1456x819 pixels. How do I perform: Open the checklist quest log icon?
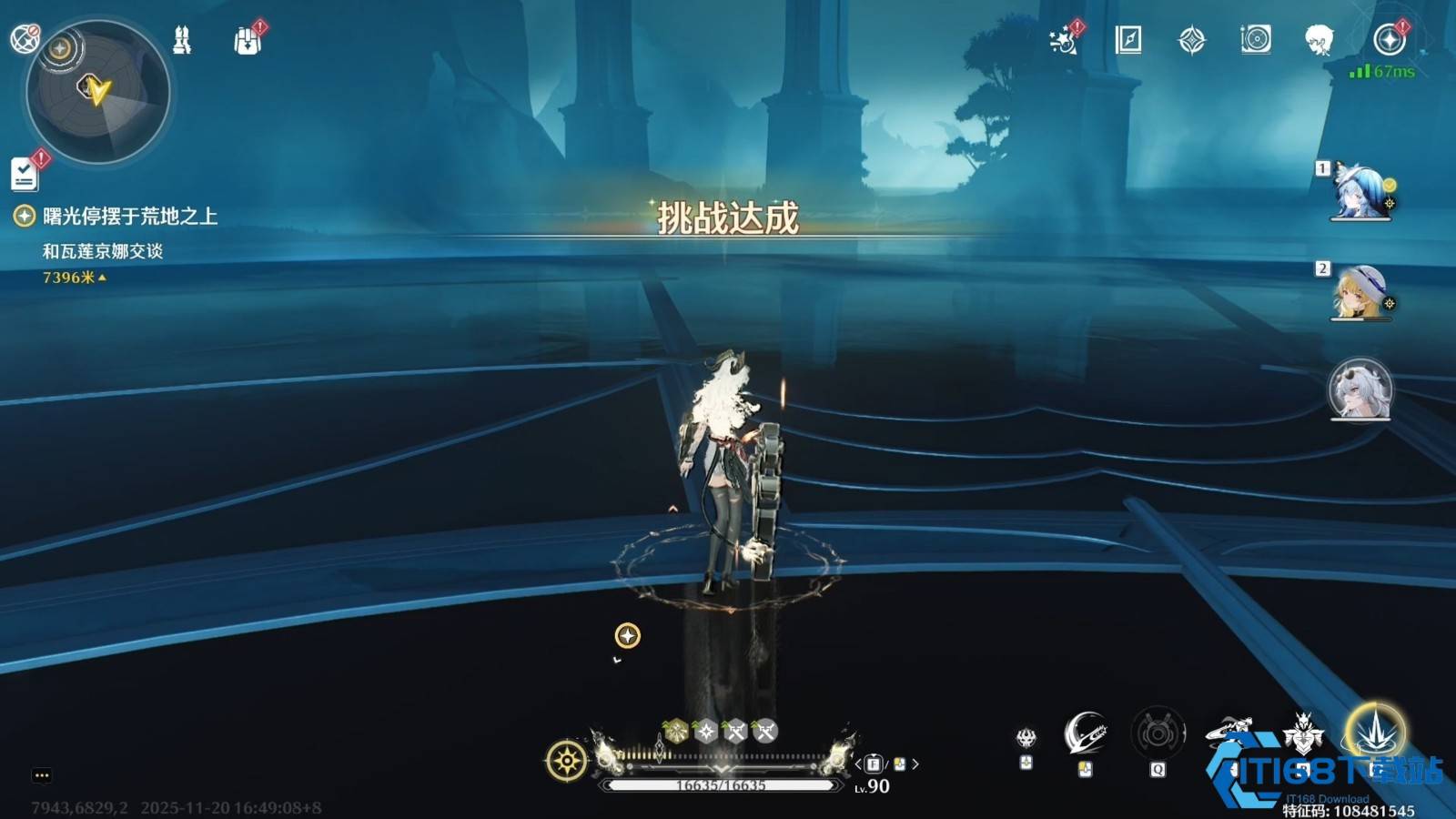25,174
